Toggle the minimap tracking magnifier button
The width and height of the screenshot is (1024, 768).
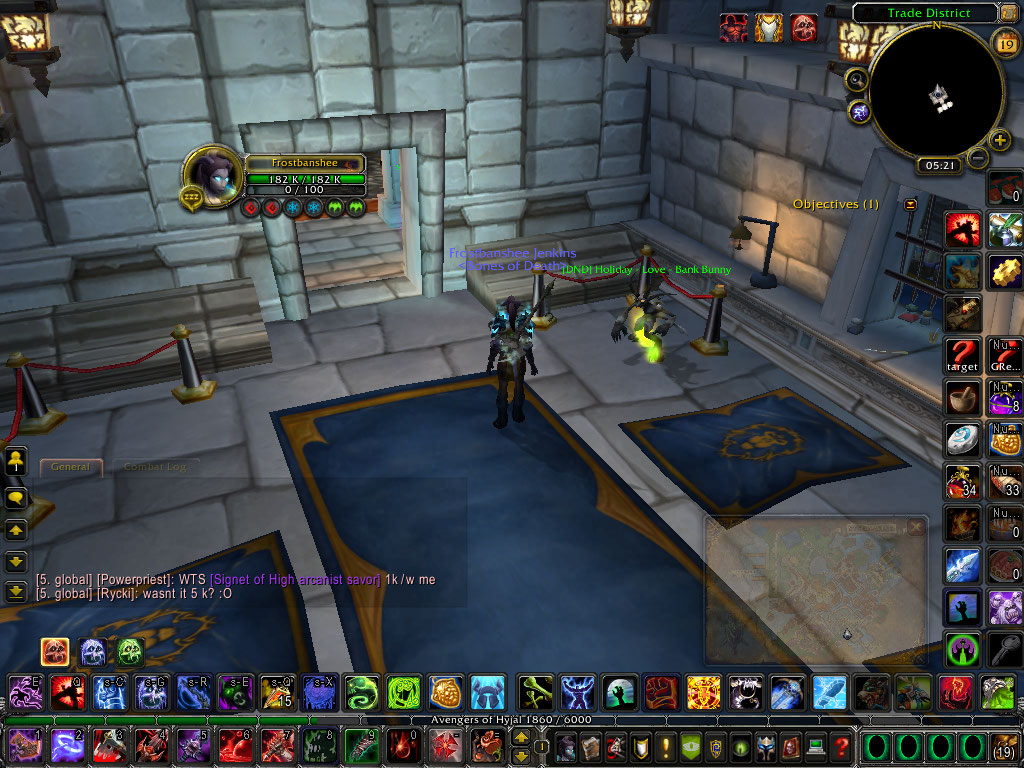tap(857, 79)
